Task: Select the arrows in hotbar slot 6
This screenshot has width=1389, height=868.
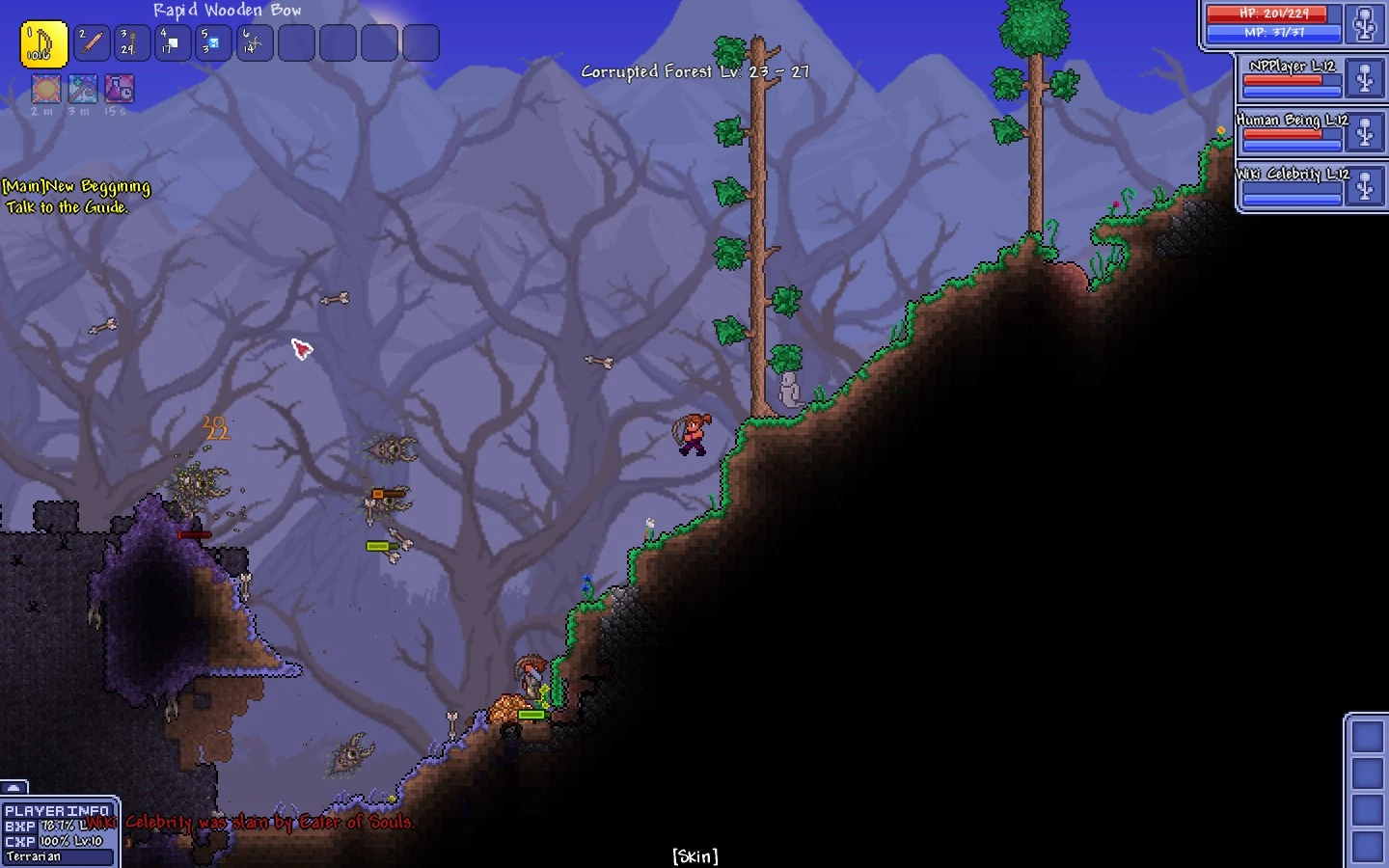Action: [x=254, y=42]
